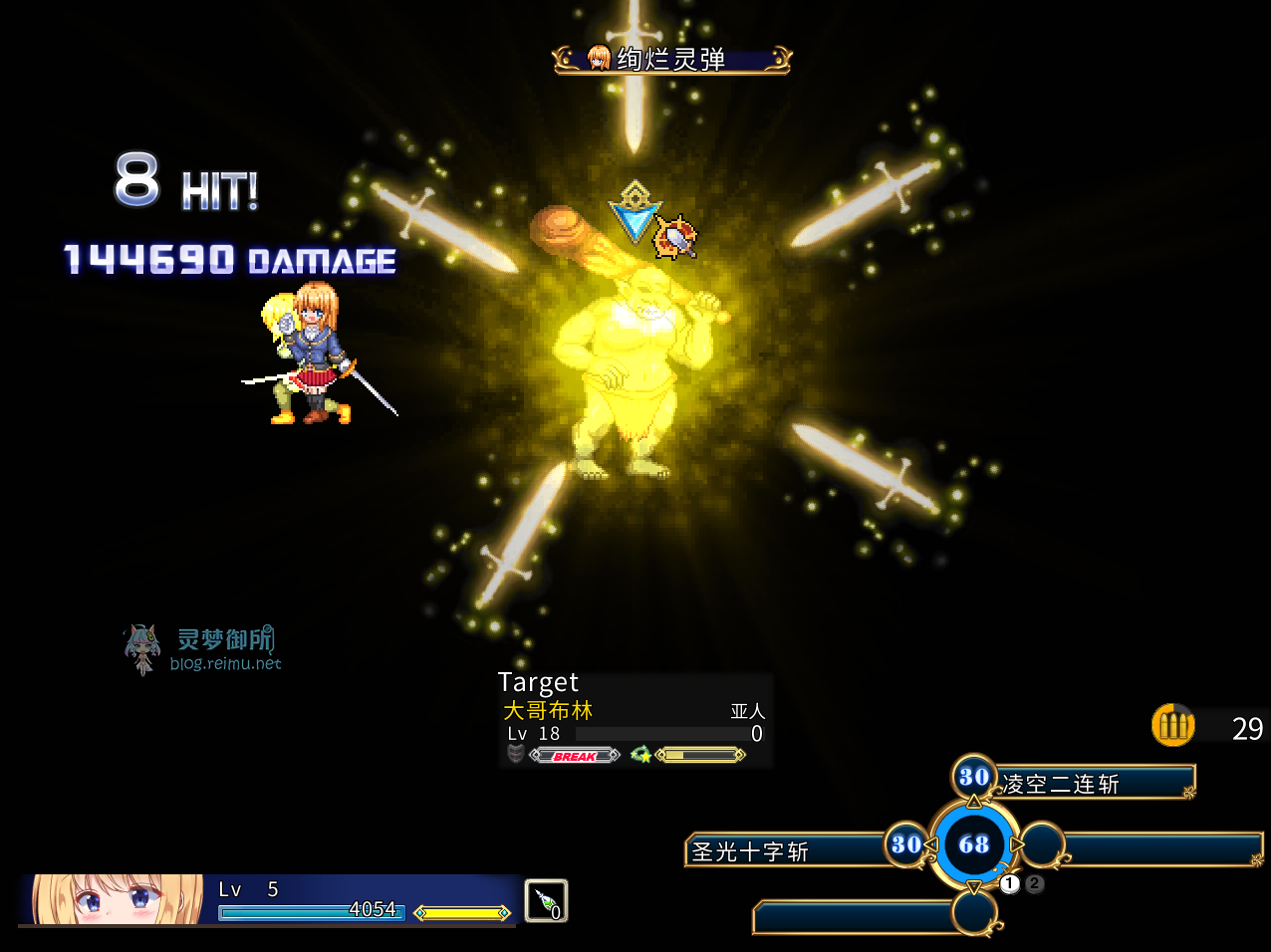Use the potion item slot
1271x952 pixels.
[546, 900]
